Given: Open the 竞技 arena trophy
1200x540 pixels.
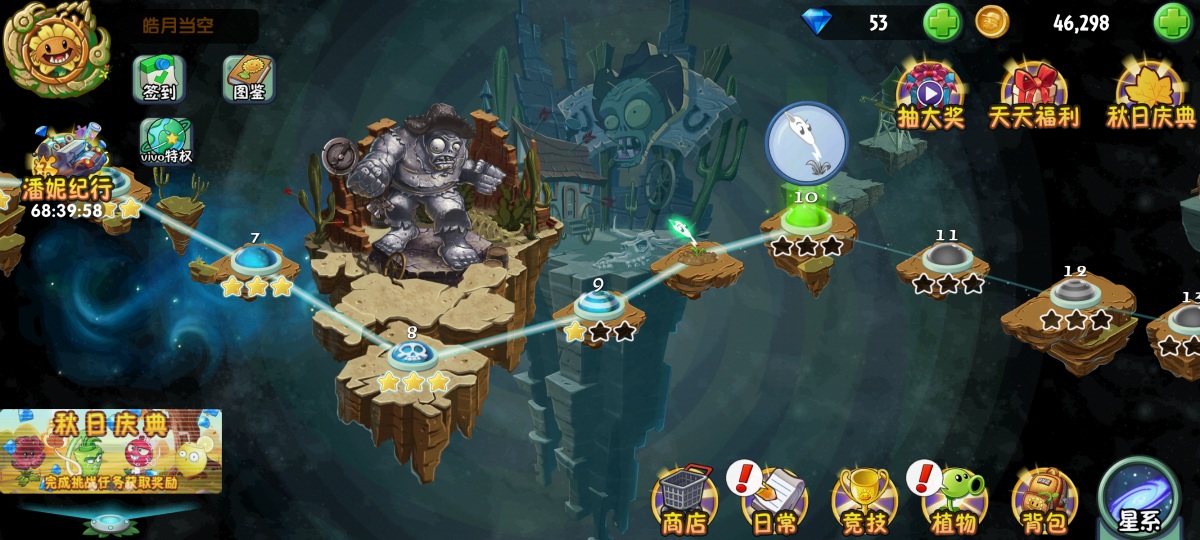Looking at the screenshot, I should (864, 498).
